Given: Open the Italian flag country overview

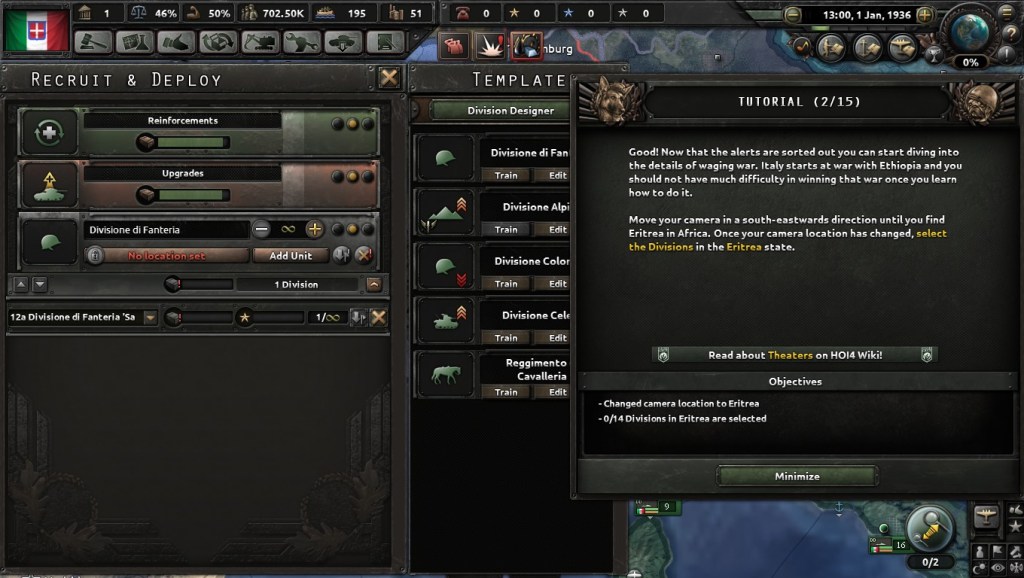Looking at the screenshot, I should (x=36, y=30).
